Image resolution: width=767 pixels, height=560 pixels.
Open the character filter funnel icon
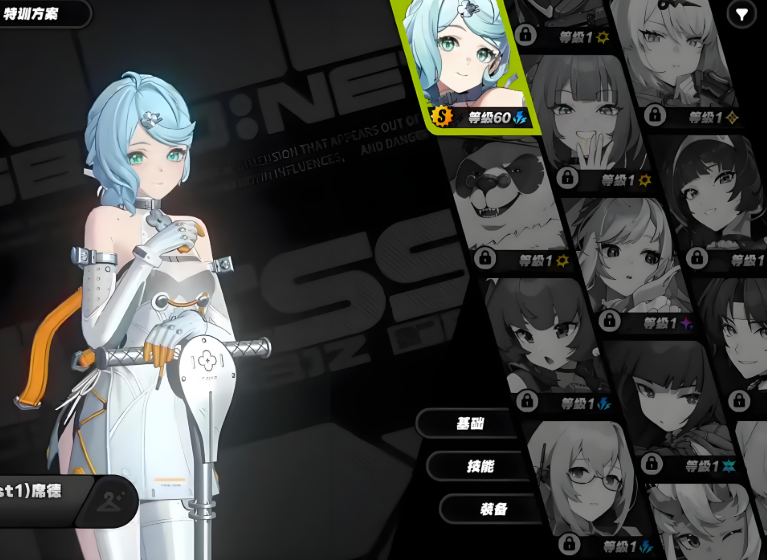pyautogui.click(x=741, y=14)
